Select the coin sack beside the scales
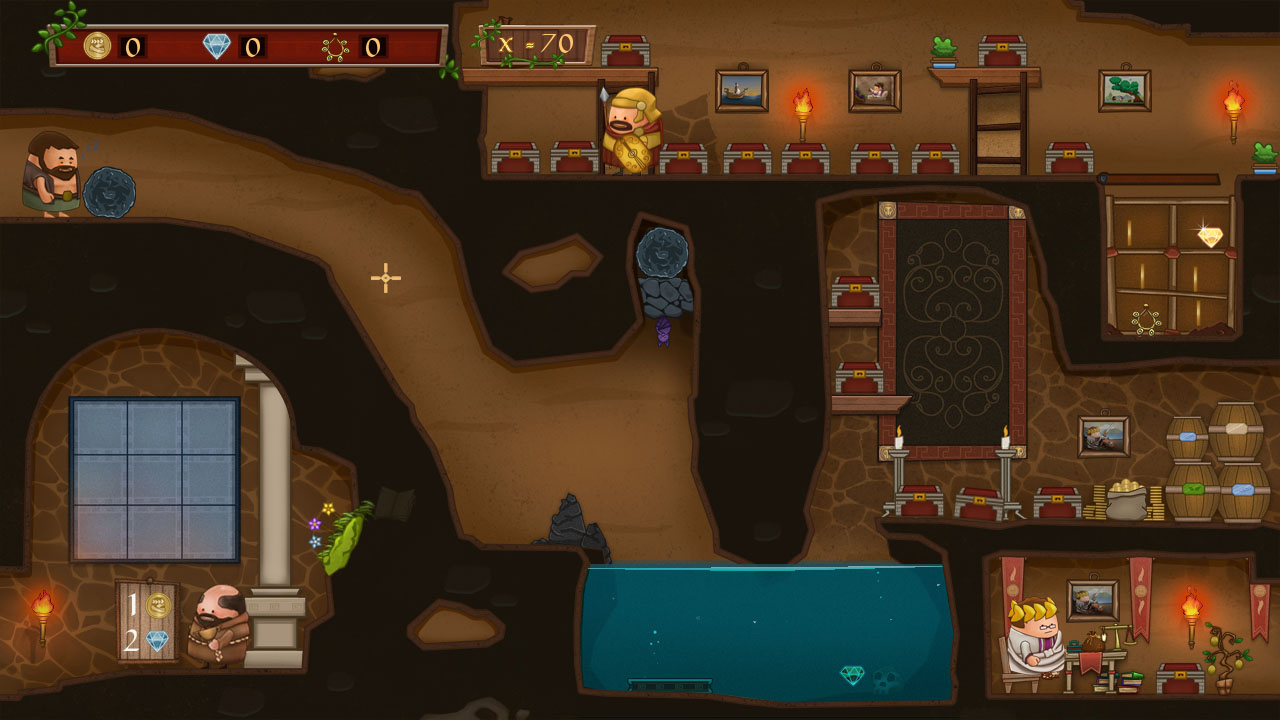1280x720 pixels. (1092, 642)
